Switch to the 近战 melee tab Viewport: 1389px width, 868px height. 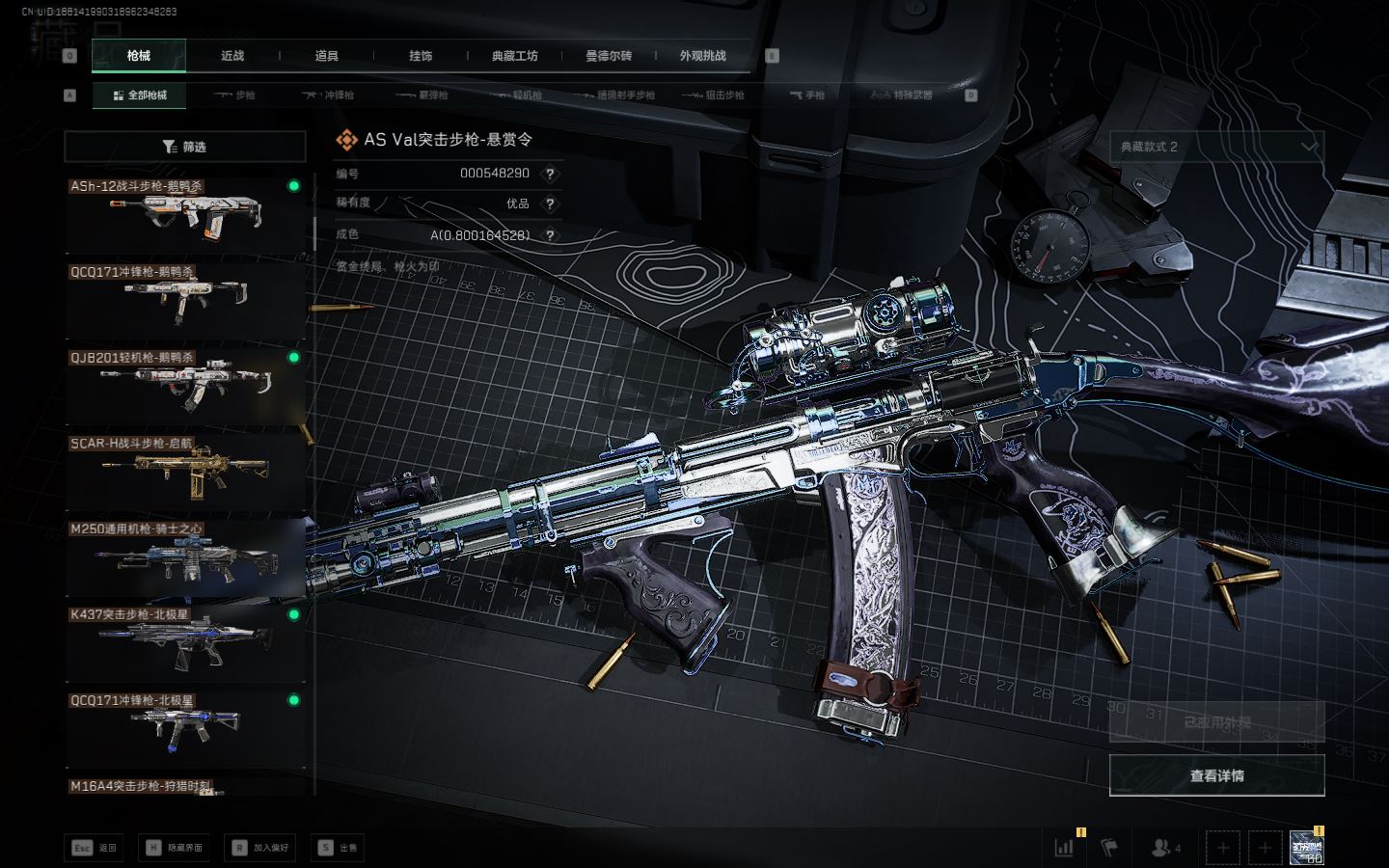232,56
